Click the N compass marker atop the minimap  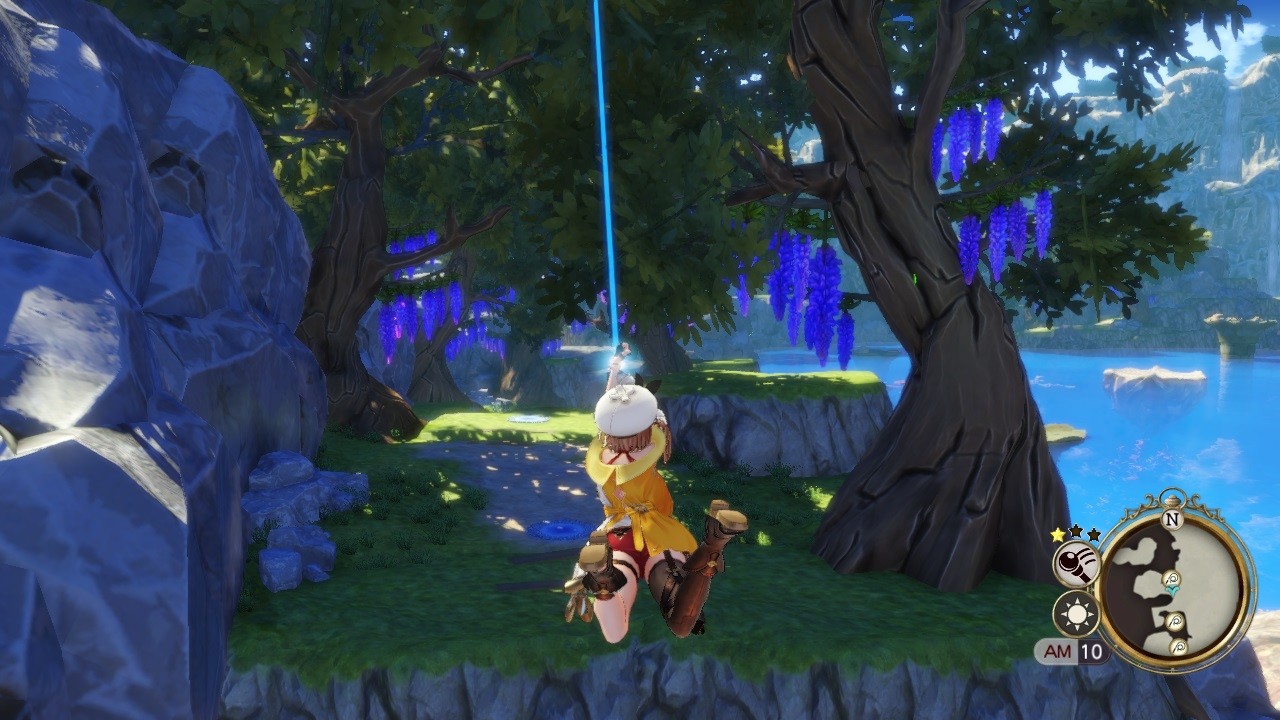(x=1173, y=520)
